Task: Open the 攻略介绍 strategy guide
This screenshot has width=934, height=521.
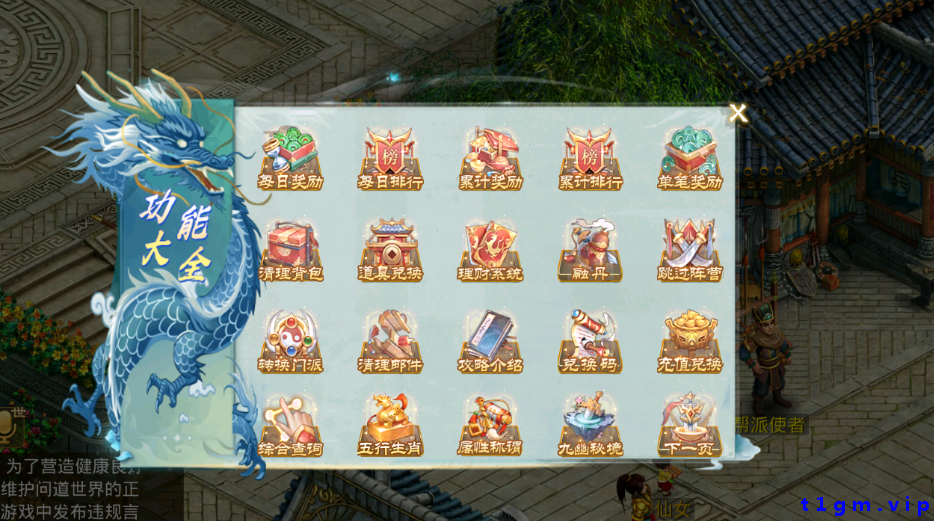Action: pyautogui.click(x=491, y=341)
